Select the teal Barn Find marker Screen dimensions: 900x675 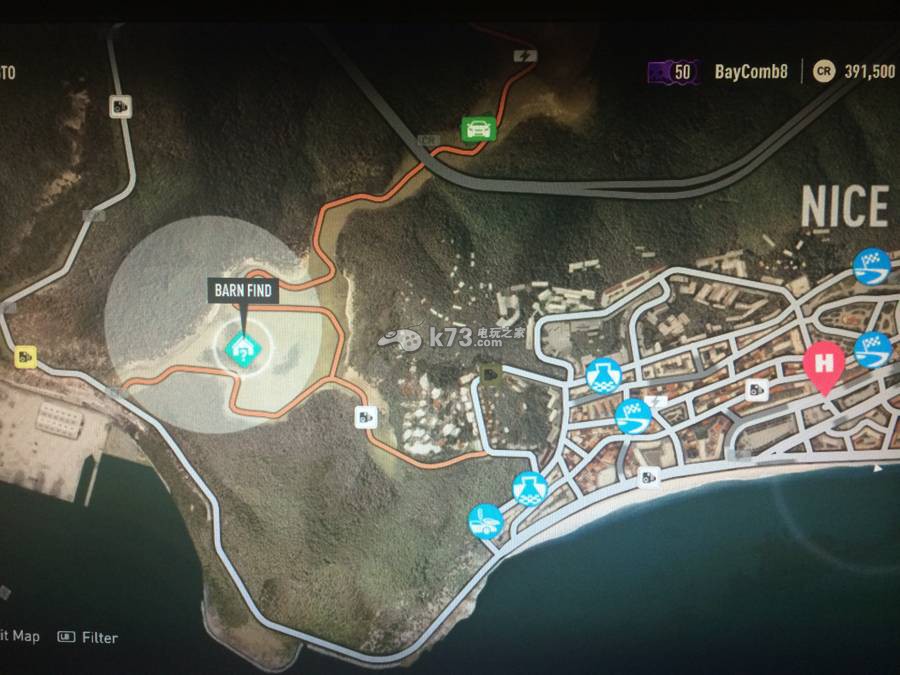[242, 349]
